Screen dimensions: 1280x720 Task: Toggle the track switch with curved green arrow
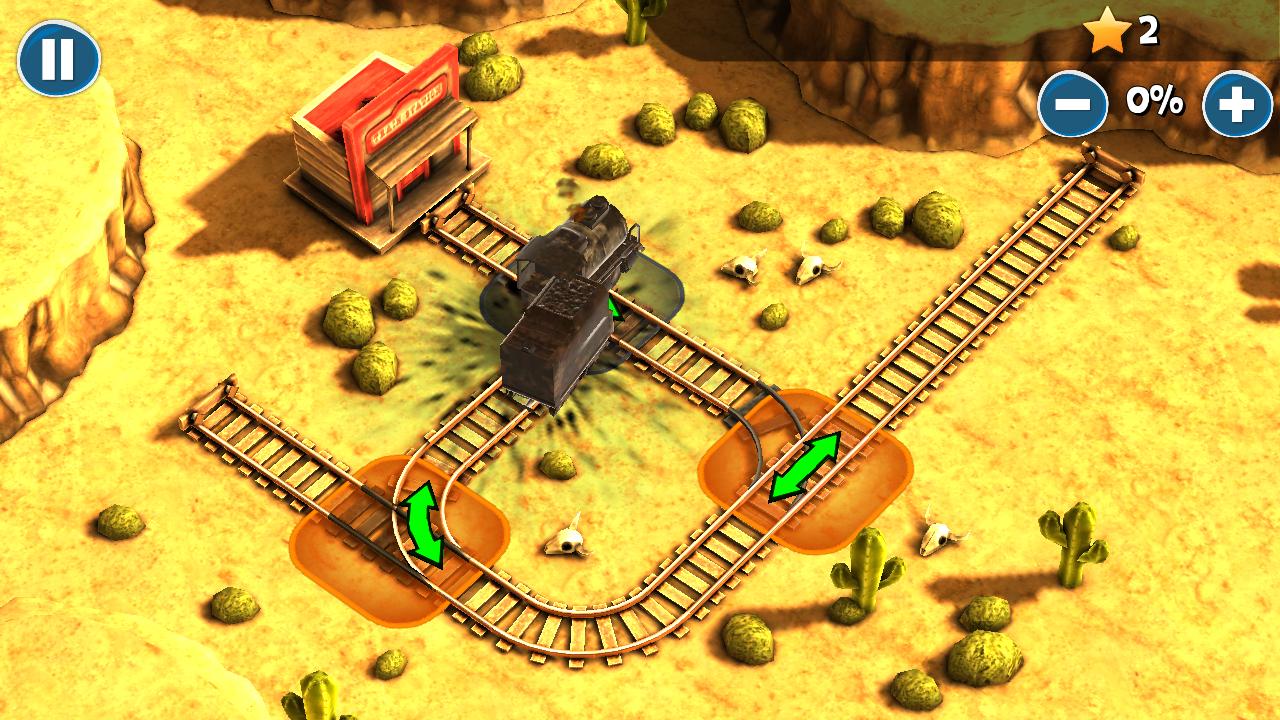[x=424, y=523]
